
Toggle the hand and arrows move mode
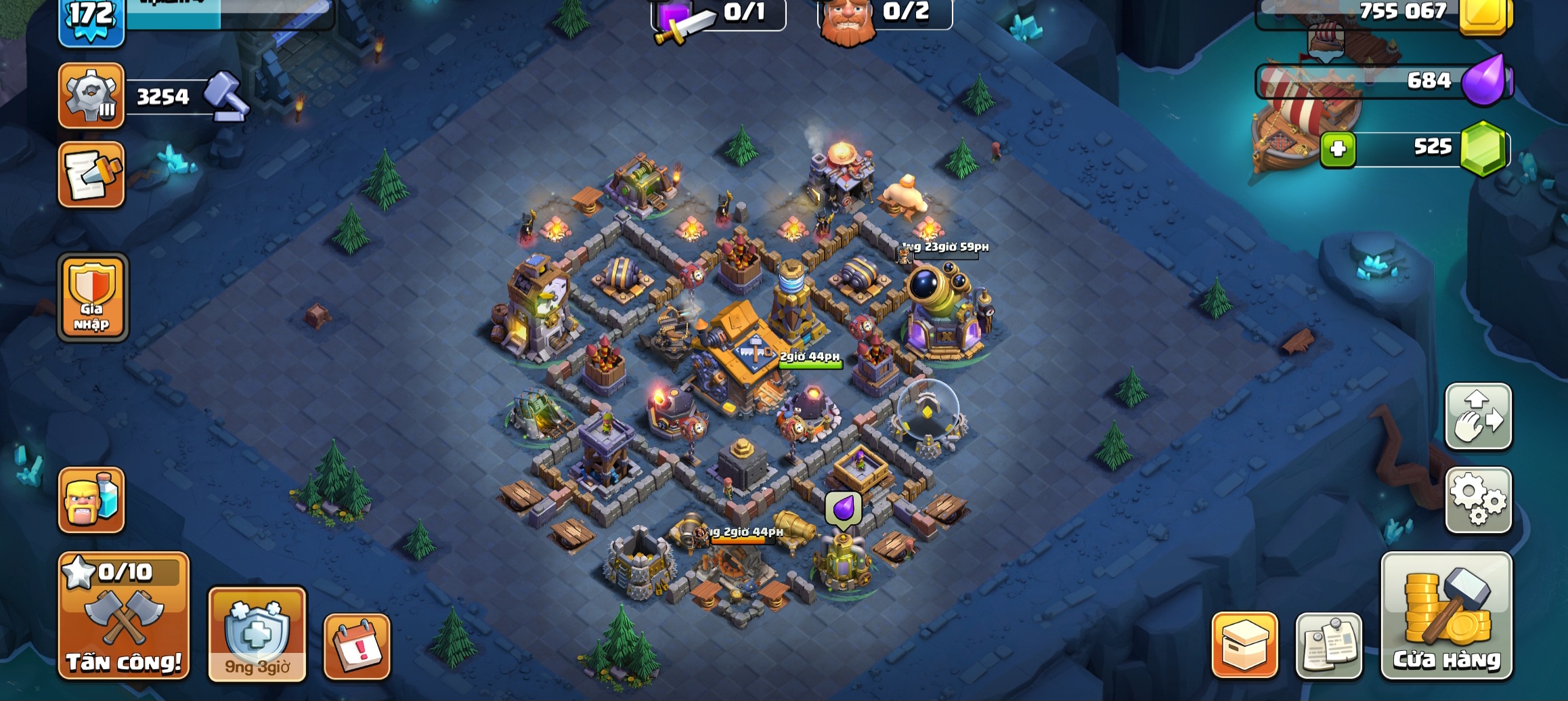tap(1478, 417)
